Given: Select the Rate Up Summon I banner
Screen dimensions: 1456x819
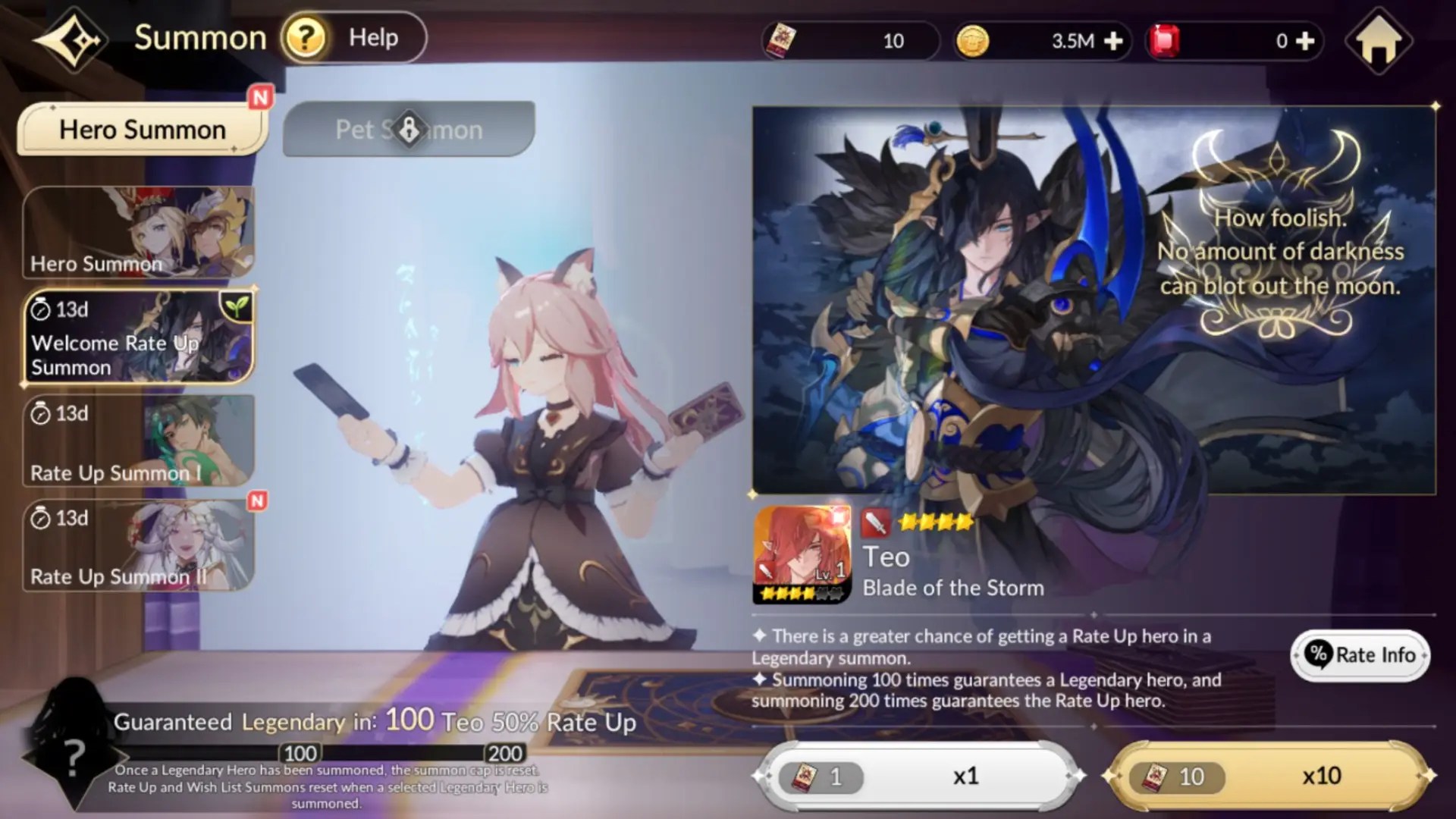Looking at the screenshot, I should (x=139, y=440).
